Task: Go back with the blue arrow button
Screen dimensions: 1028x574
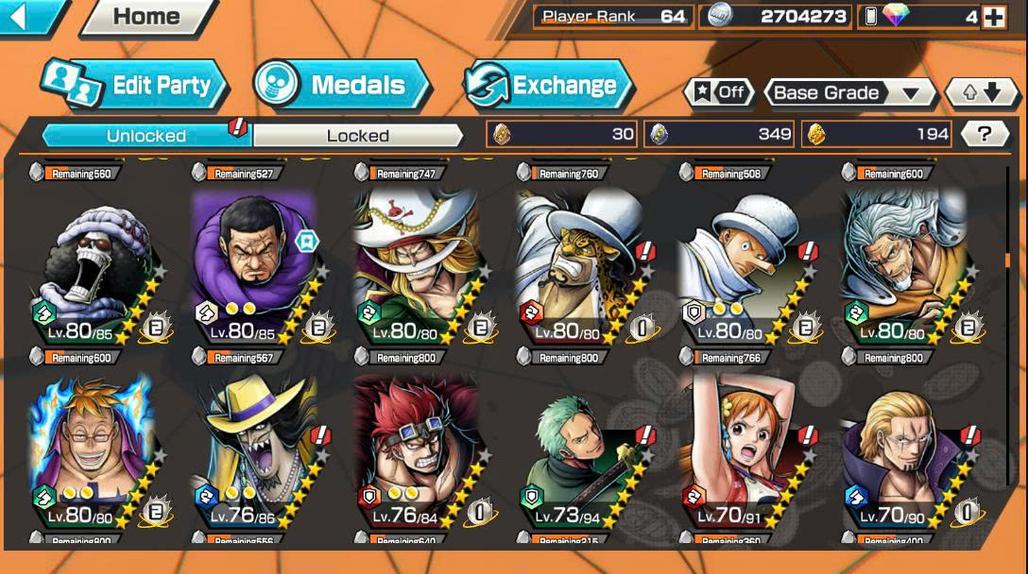Action: click(28, 15)
